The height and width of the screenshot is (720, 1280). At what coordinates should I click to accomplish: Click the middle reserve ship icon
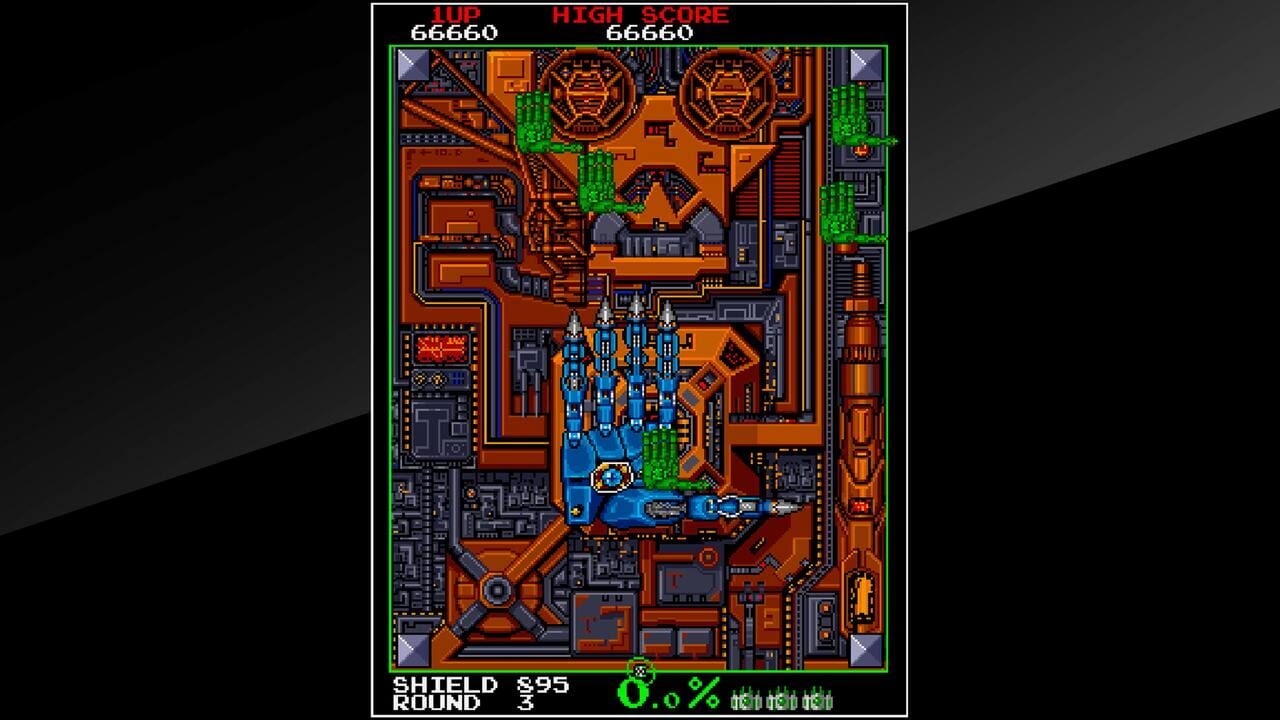point(780,700)
